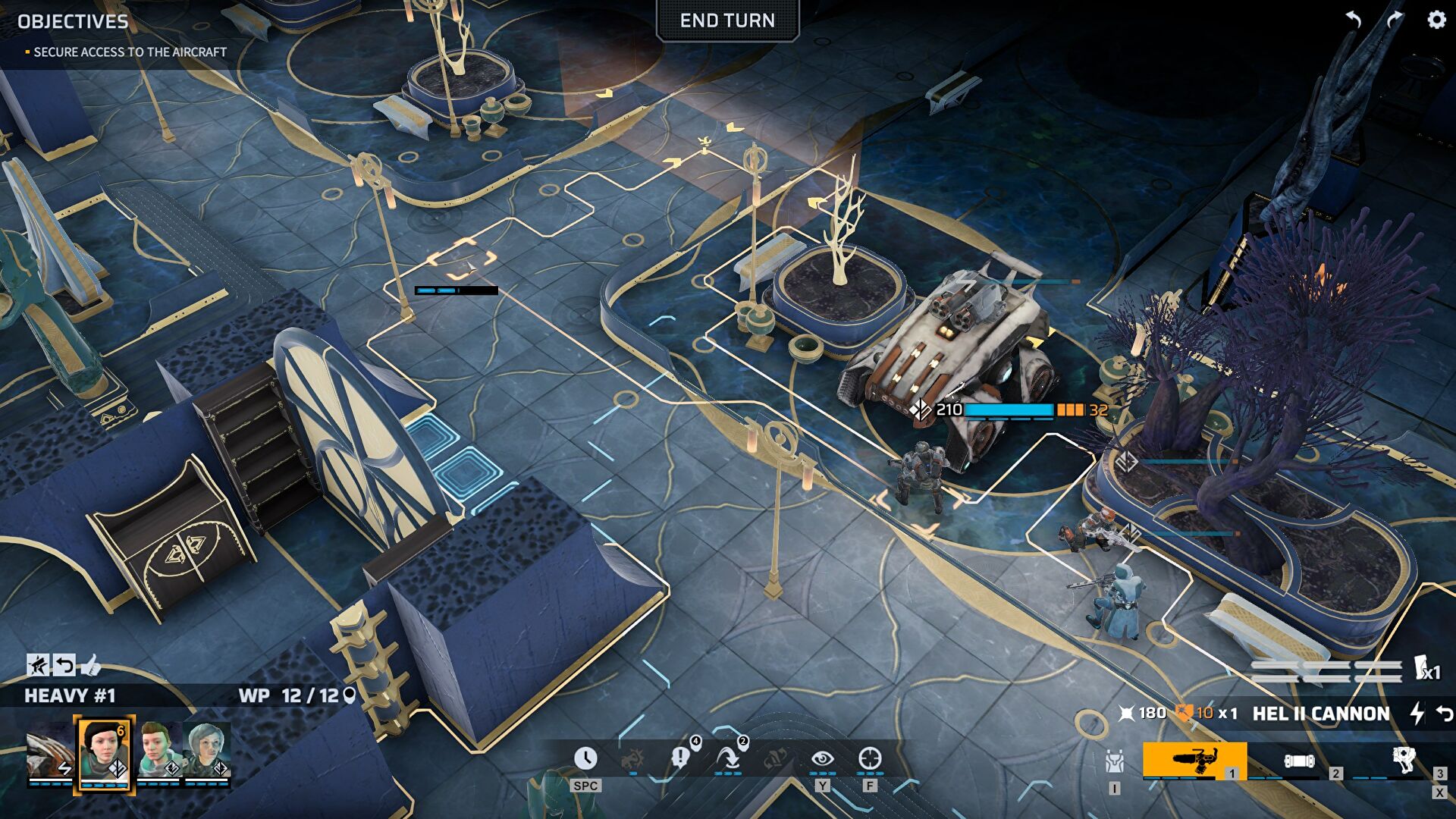This screenshot has width=1456, height=819.
Task: Click the secure aircraft objective entry
Action: coord(130,52)
